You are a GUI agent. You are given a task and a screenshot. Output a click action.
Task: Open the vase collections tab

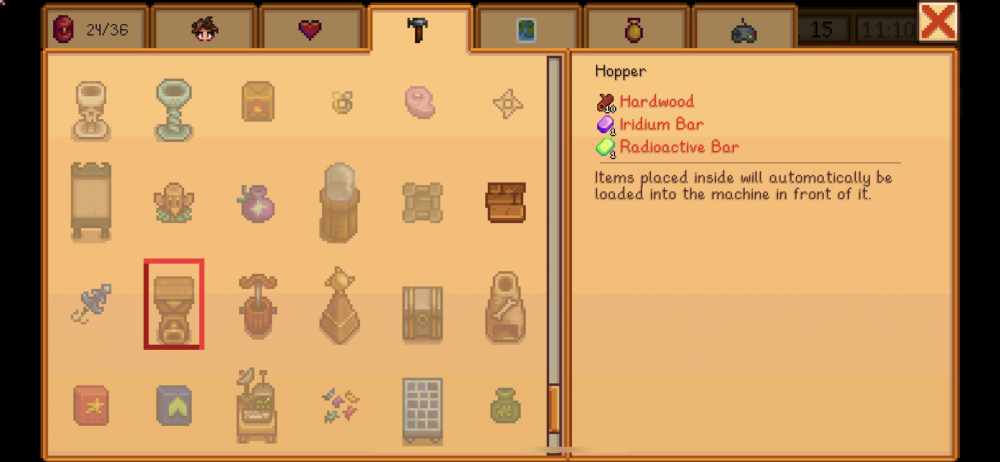coord(634,30)
